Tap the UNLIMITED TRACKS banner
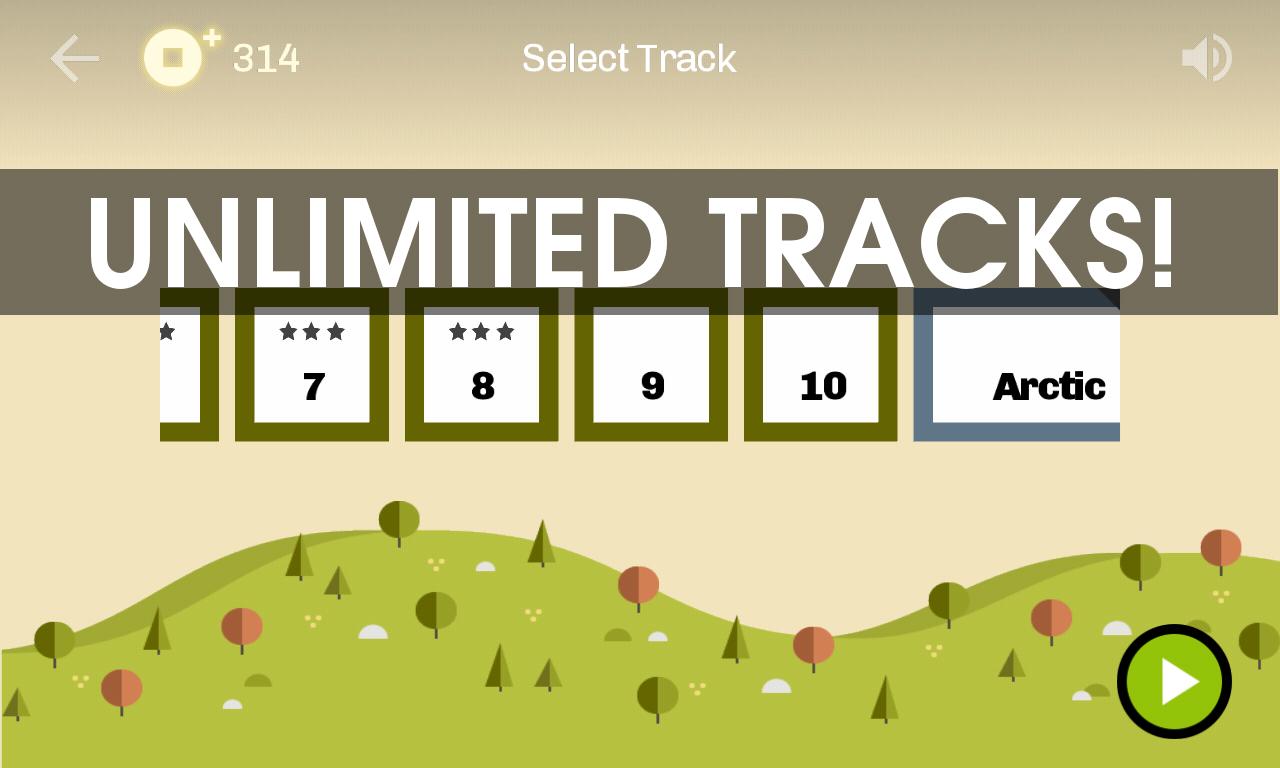1280x768 pixels. (x=630, y=240)
